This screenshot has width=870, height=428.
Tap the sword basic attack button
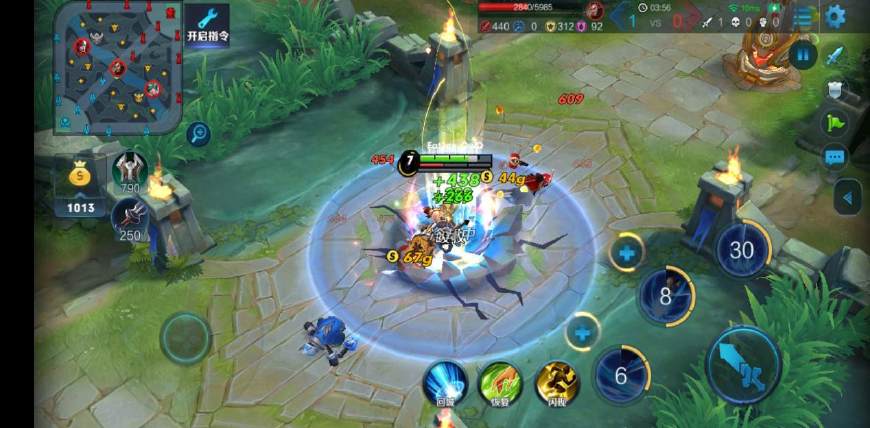(744, 364)
